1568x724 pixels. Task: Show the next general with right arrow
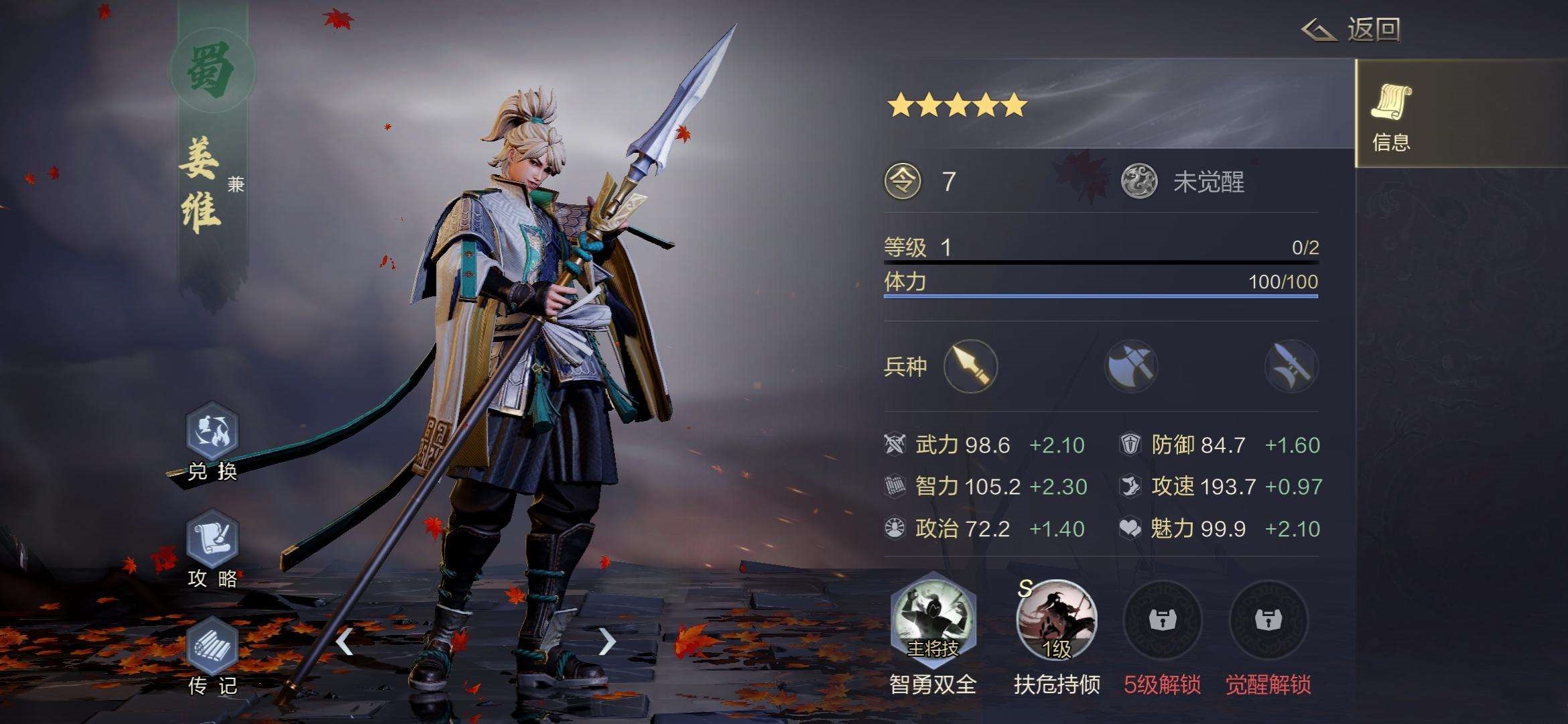tap(606, 642)
